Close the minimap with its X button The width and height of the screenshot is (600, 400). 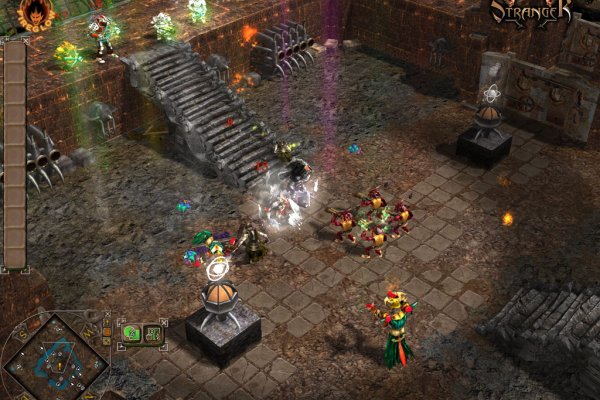[107, 314]
